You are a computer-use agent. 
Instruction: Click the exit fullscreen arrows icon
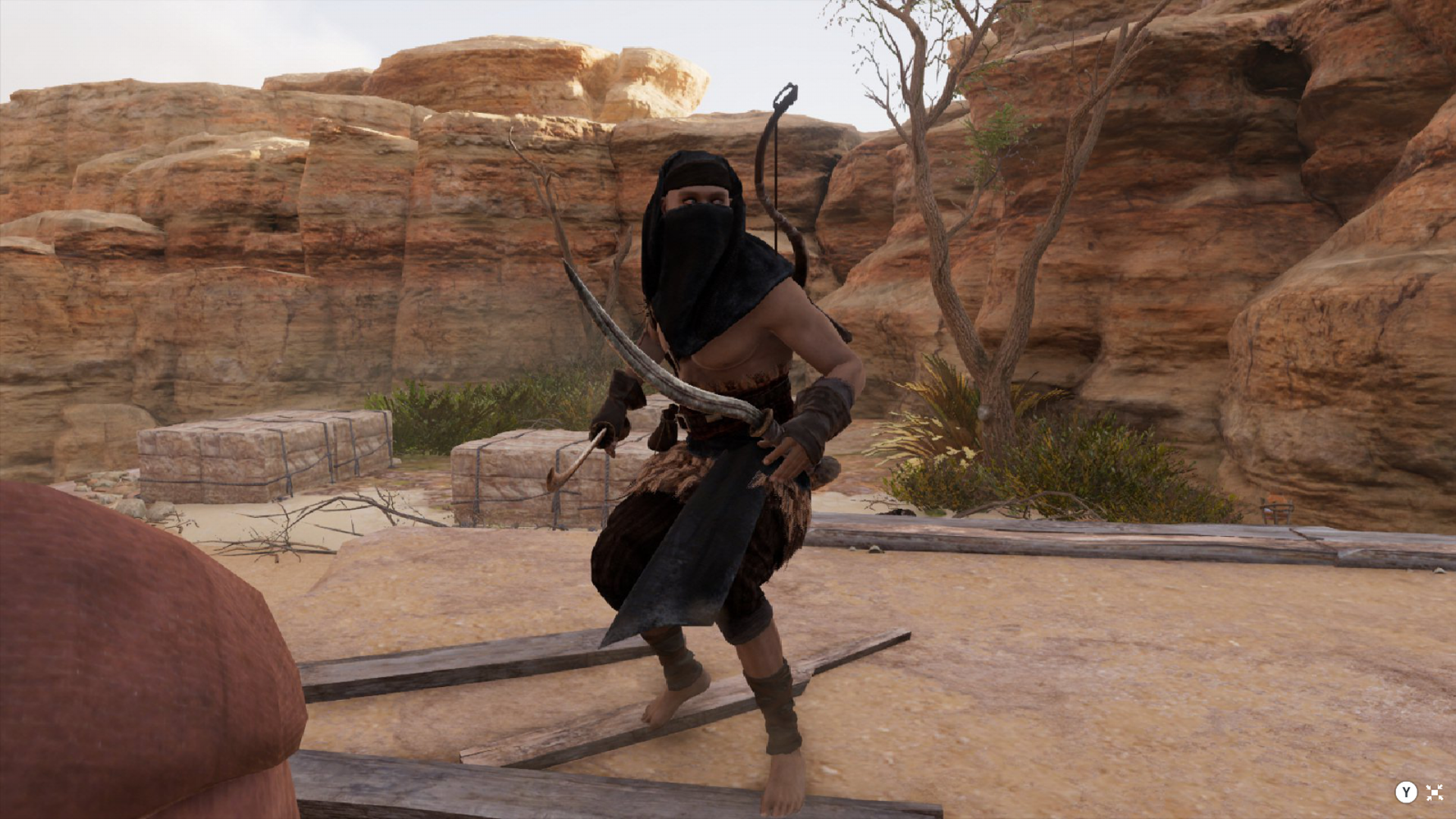(1434, 792)
